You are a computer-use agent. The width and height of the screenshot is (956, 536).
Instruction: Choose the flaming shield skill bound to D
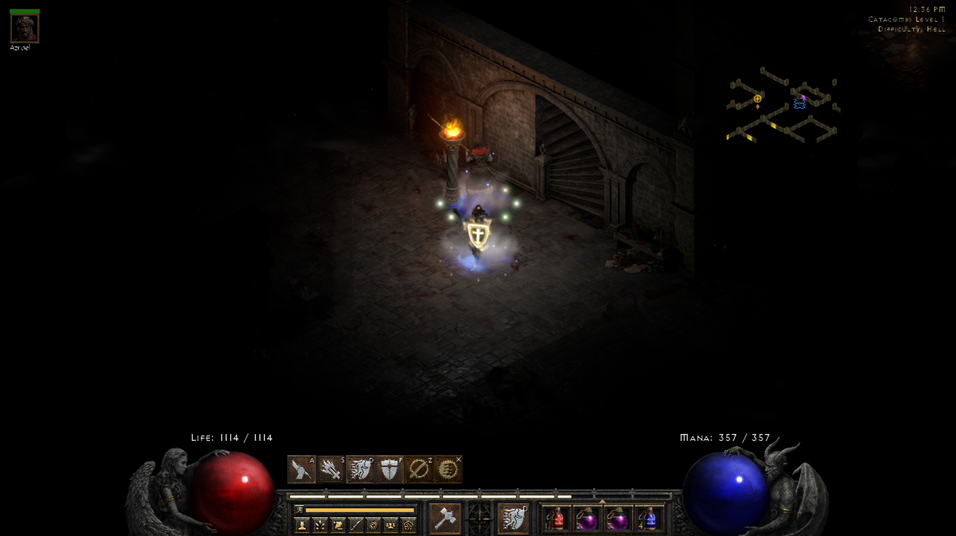click(360, 469)
